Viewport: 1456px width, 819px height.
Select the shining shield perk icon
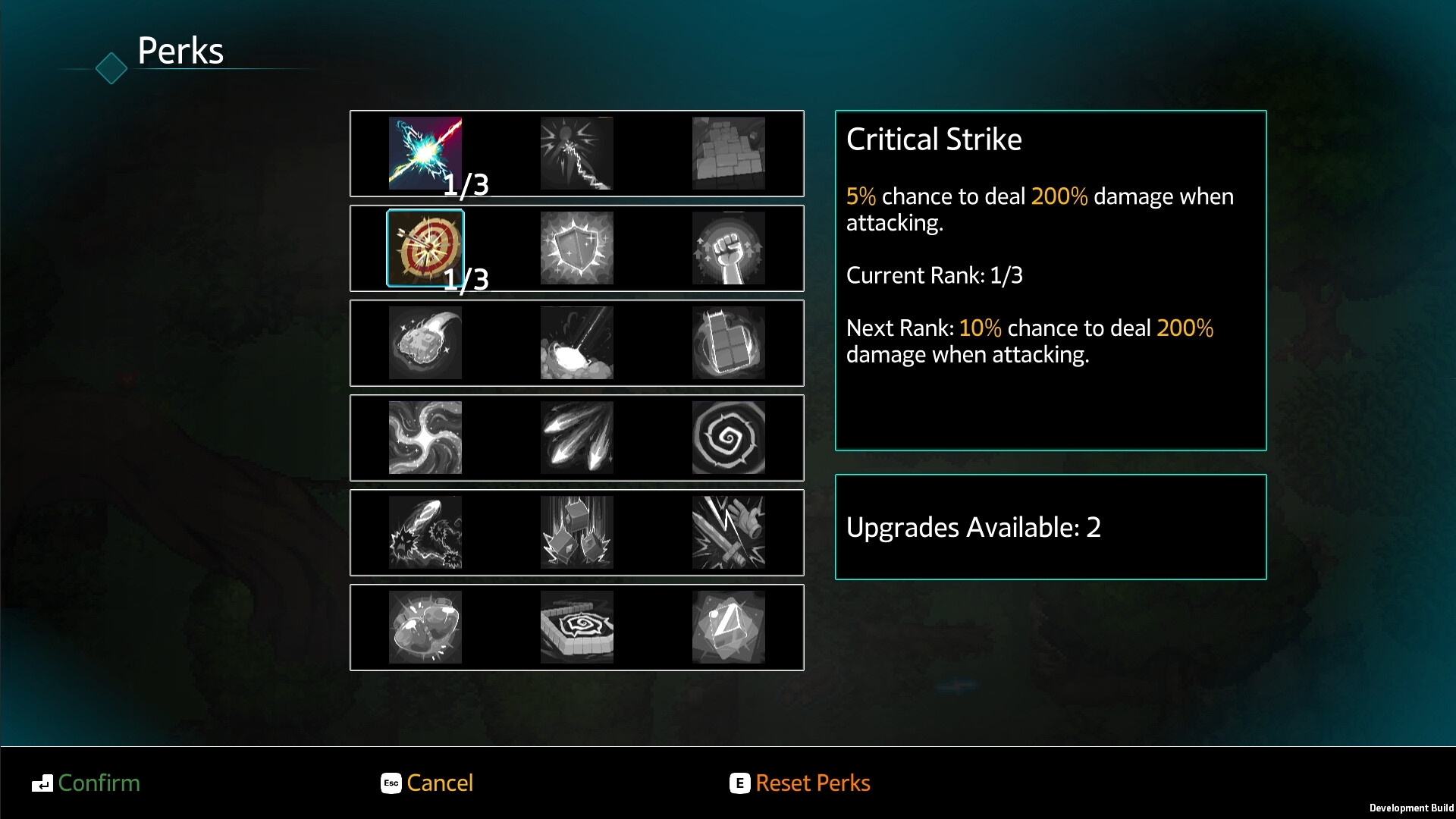(x=577, y=248)
